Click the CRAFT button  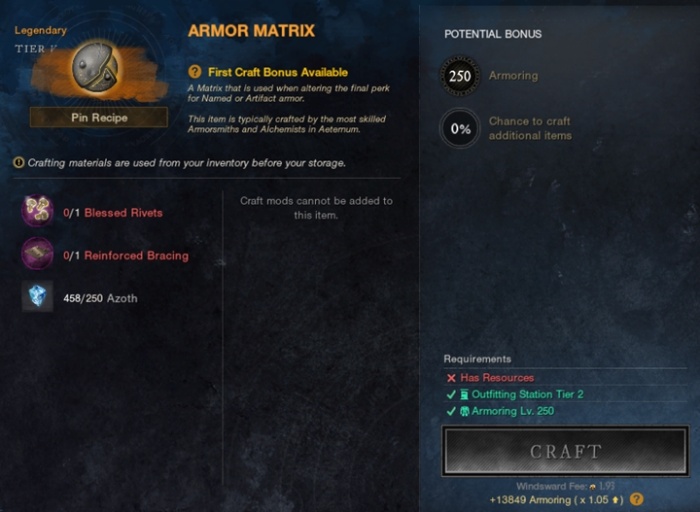[565, 451]
